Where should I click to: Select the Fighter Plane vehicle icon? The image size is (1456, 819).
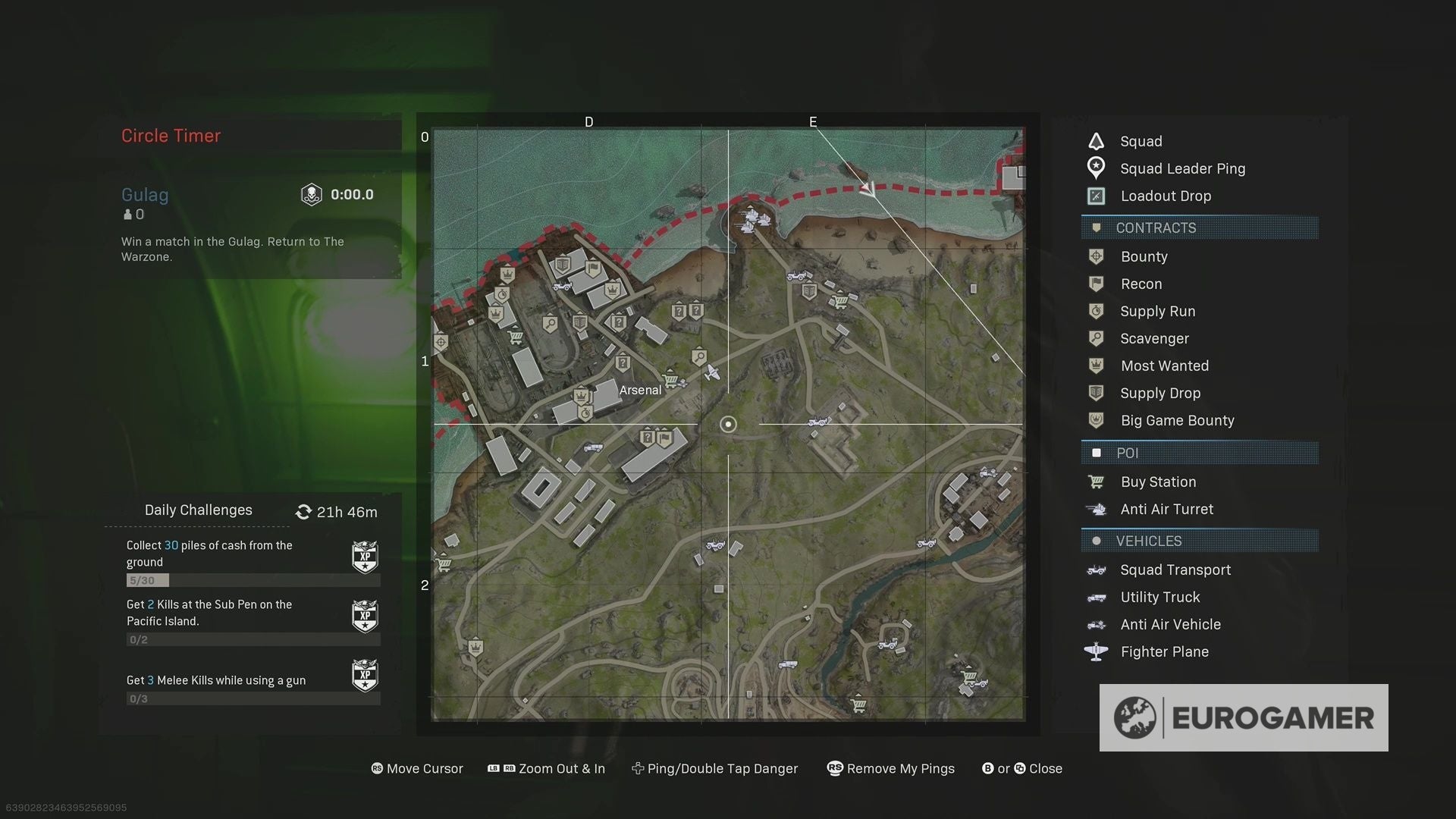pos(1097,651)
